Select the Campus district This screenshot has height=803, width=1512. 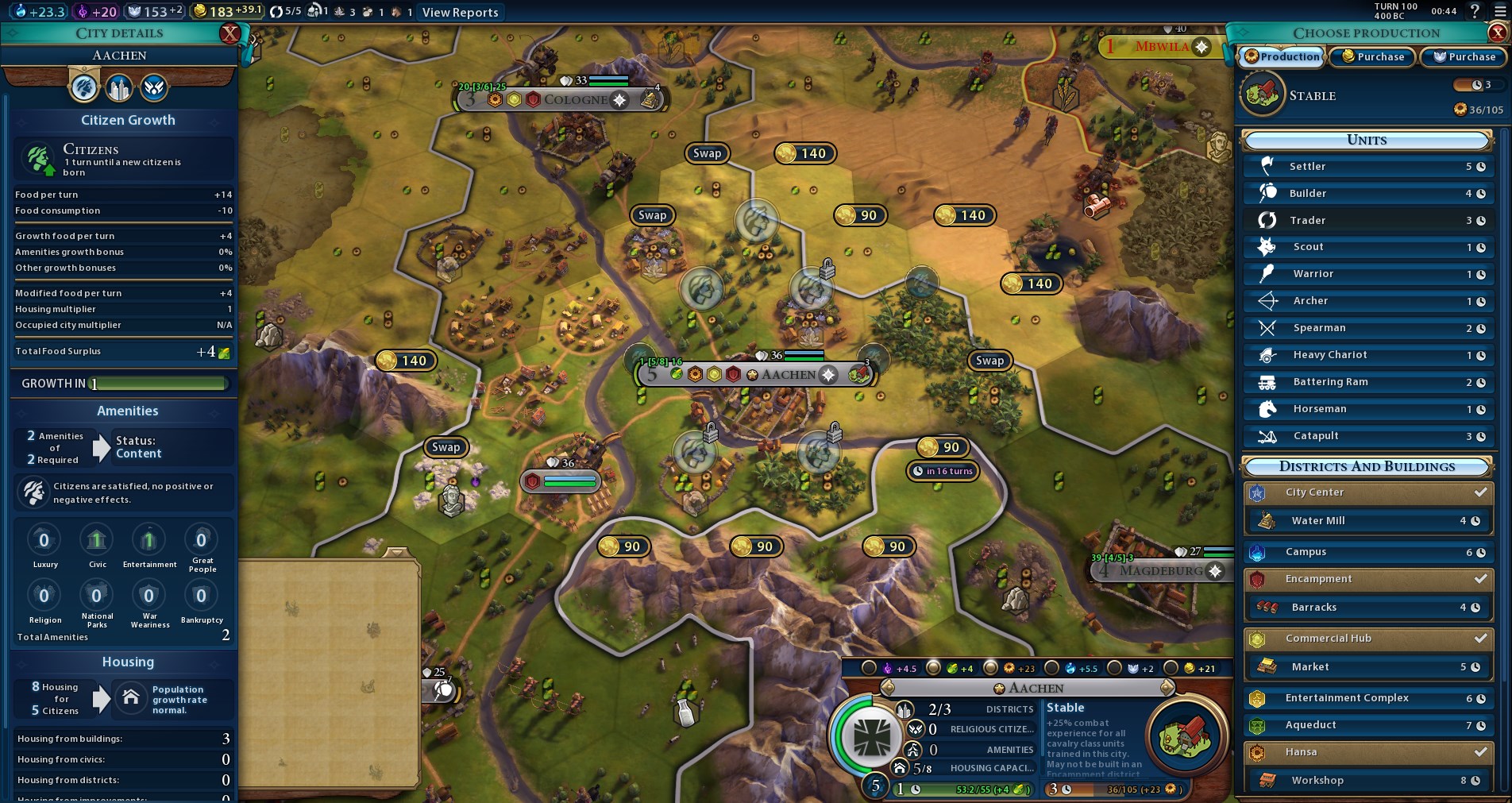pyautogui.click(x=1367, y=552)
